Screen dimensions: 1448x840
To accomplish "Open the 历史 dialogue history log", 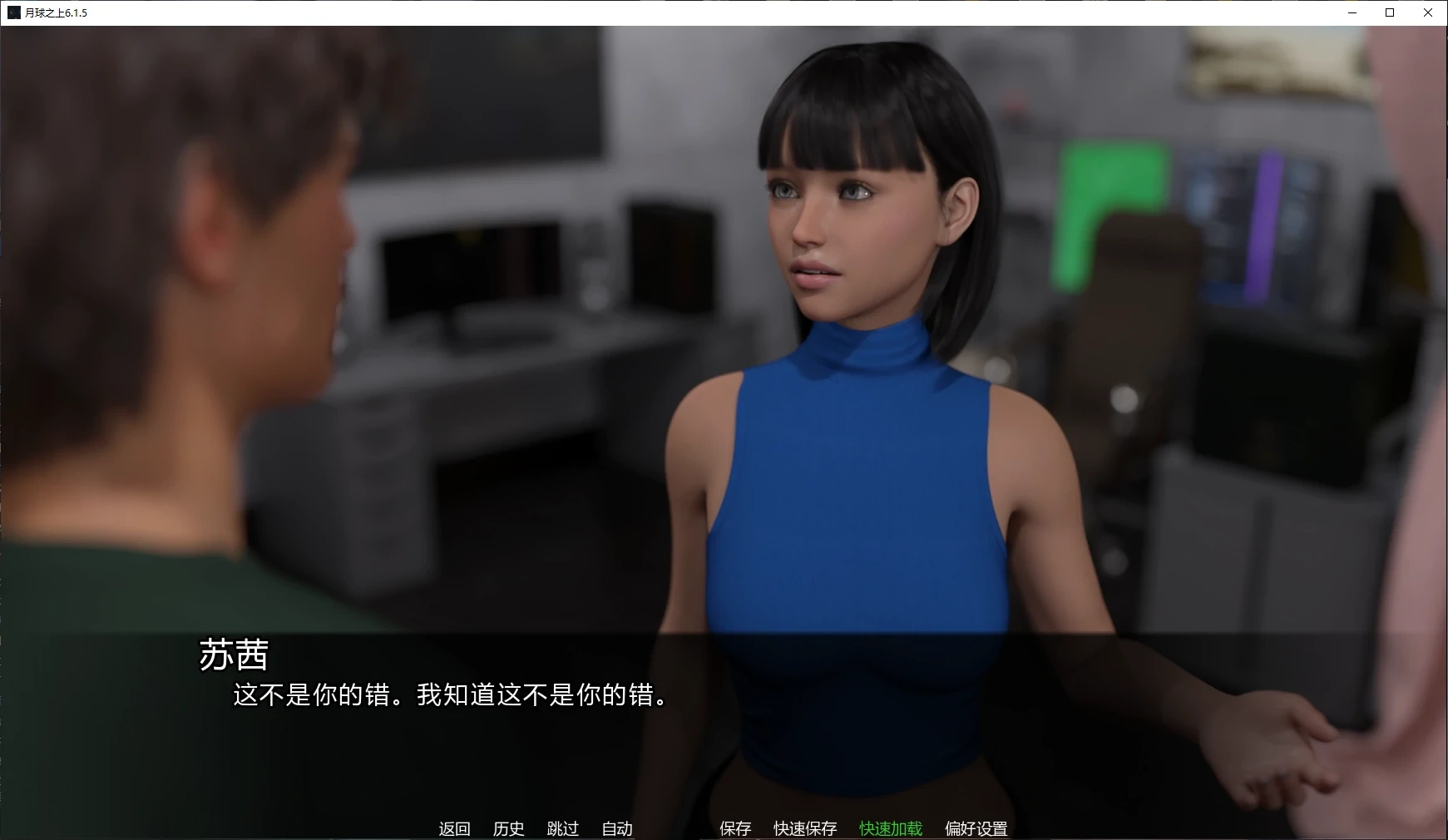I will click(x=509, y=828).
